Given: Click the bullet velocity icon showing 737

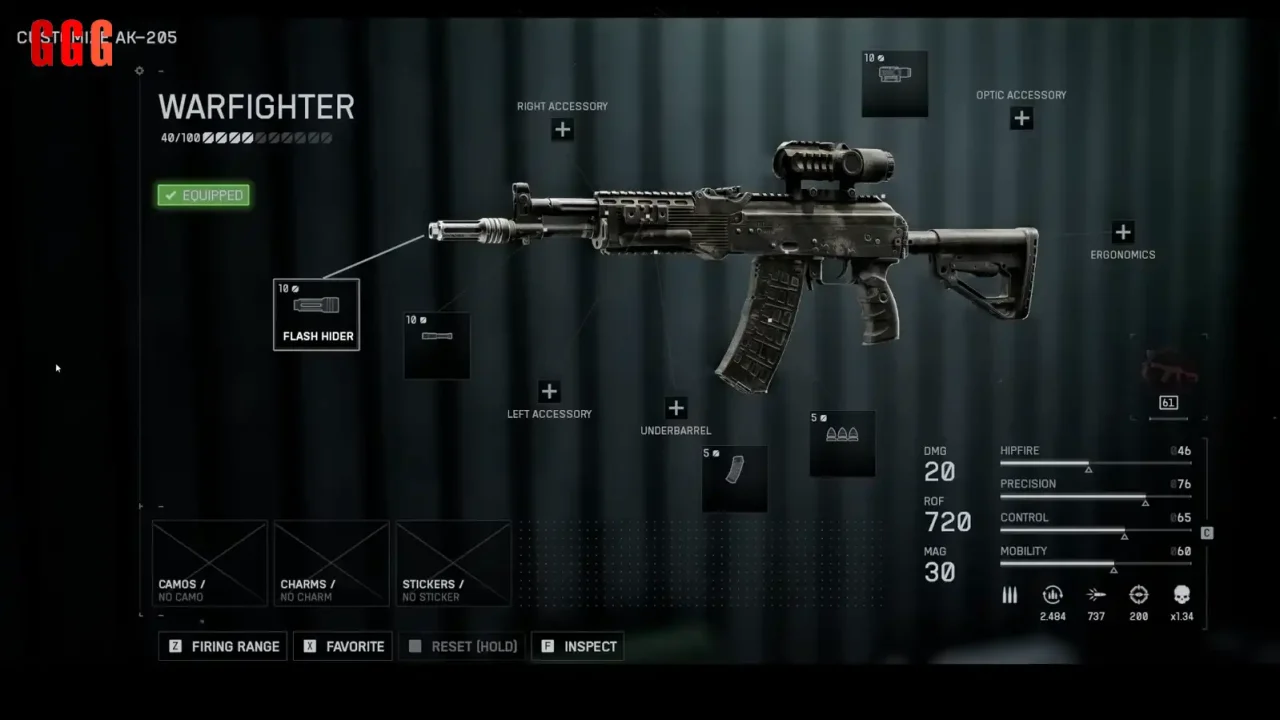Looking at the screenshot, I should (1095, 594).
